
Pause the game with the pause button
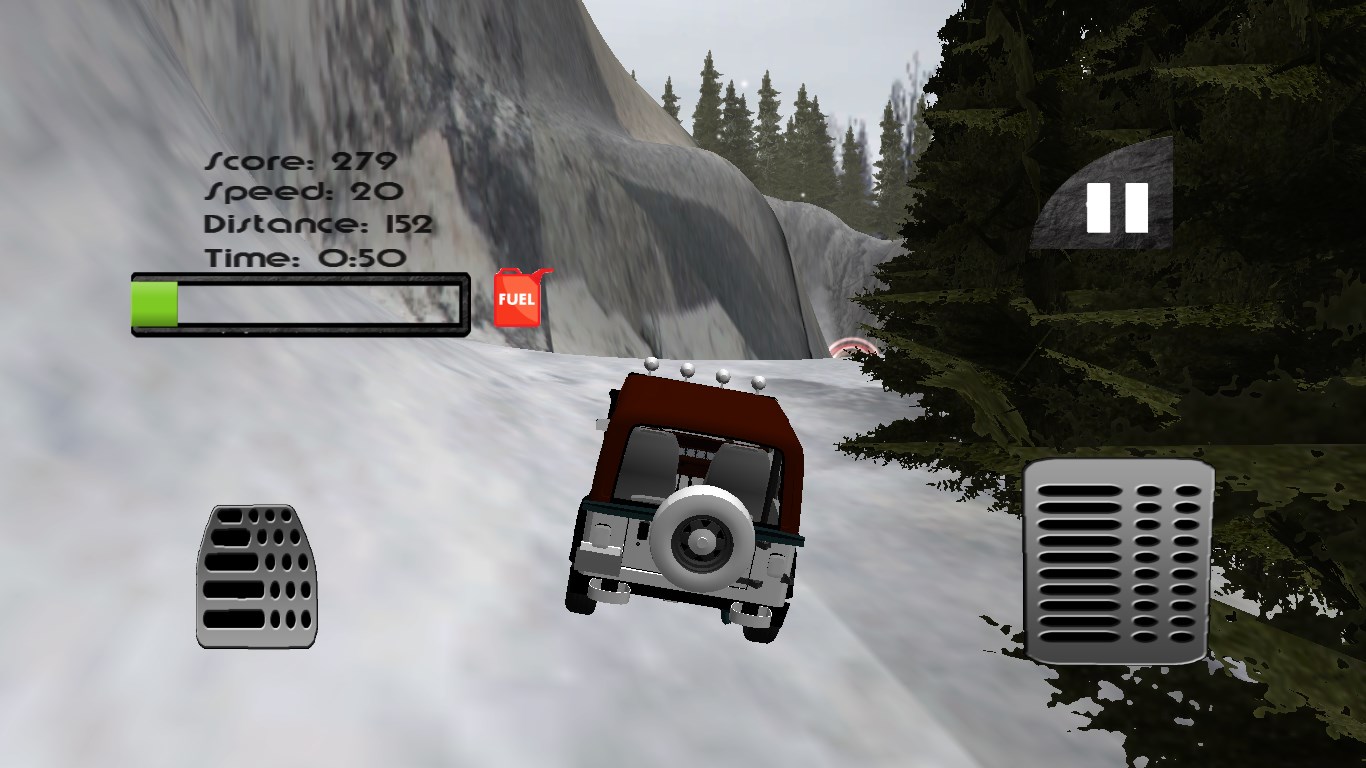pyautogui.click(x=1116, y=207)
